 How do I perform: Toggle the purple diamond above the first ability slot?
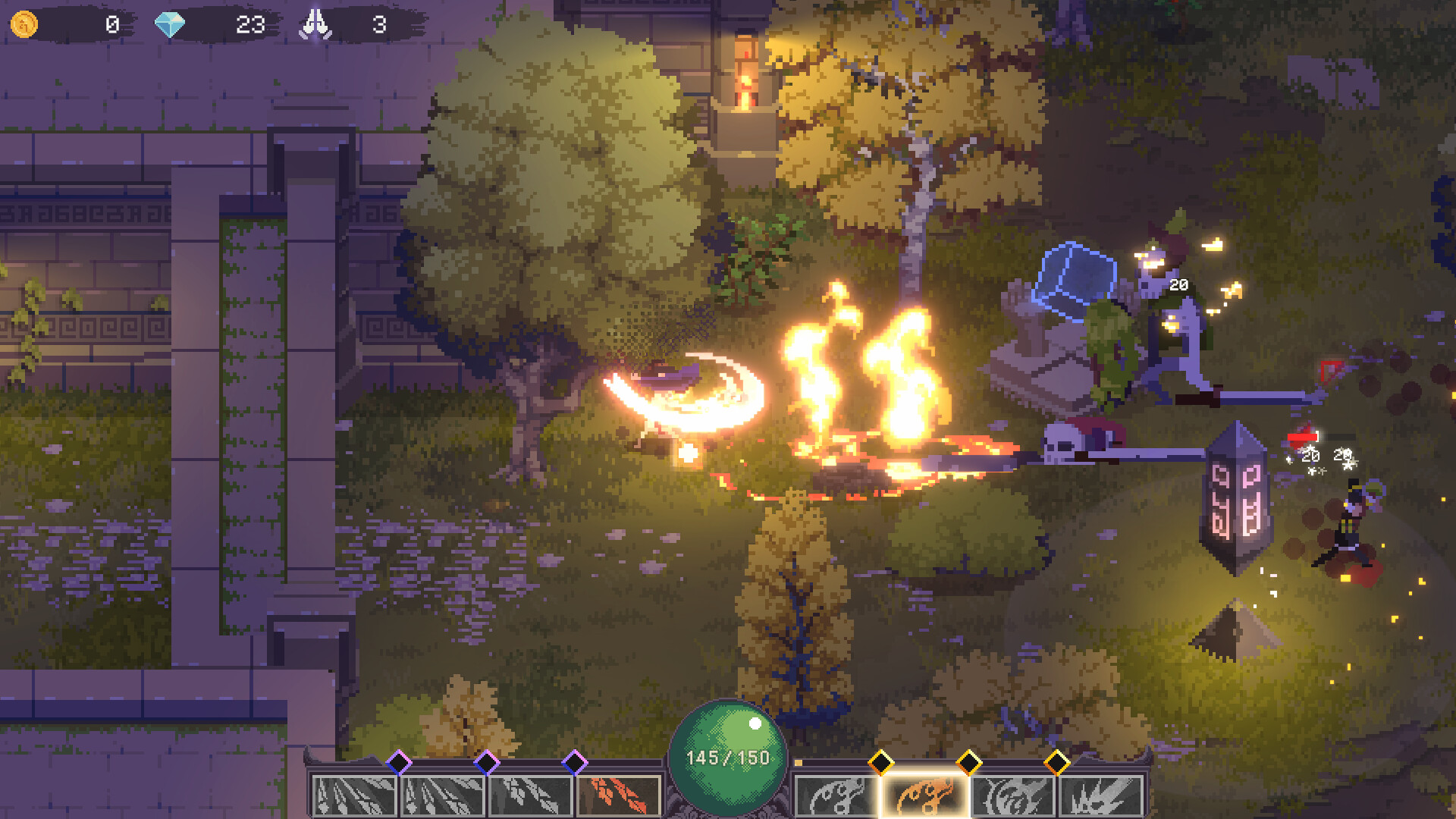[x=400, y=762]
